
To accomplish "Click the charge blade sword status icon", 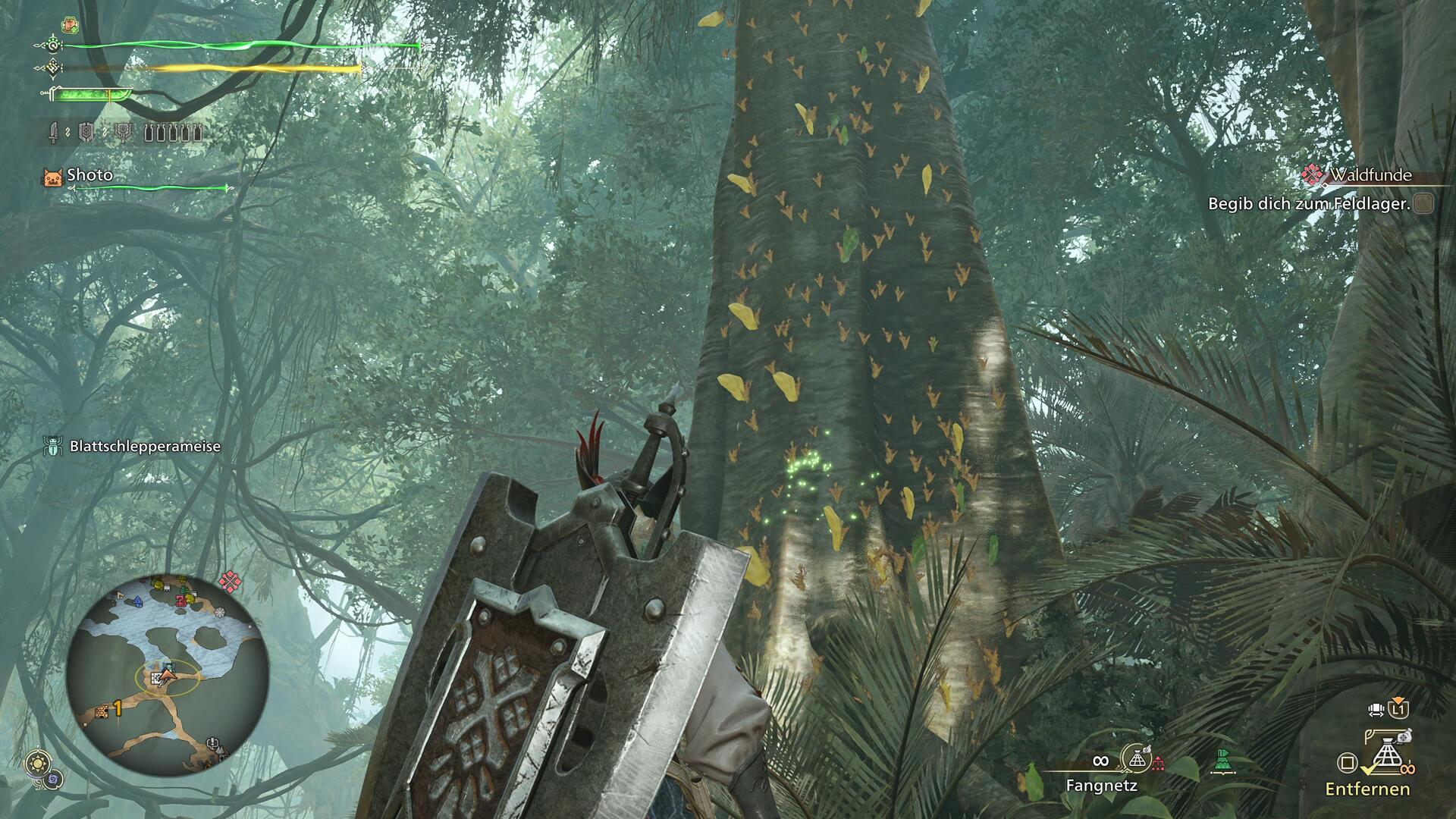I will pos(53,134).
